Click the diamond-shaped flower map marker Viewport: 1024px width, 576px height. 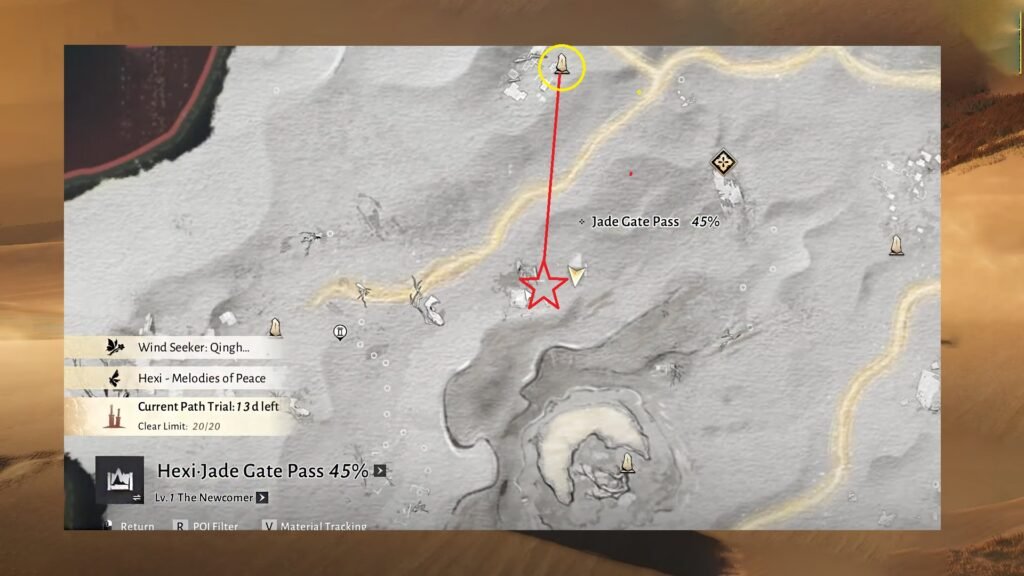(722, 162)
